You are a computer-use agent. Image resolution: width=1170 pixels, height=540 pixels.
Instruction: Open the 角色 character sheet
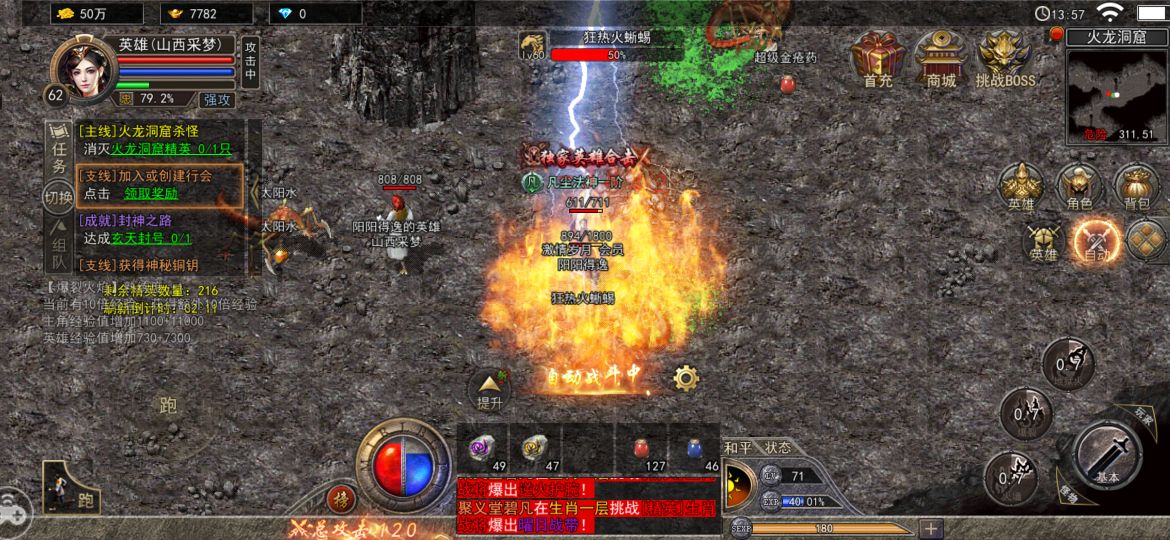coord(1078,186)
